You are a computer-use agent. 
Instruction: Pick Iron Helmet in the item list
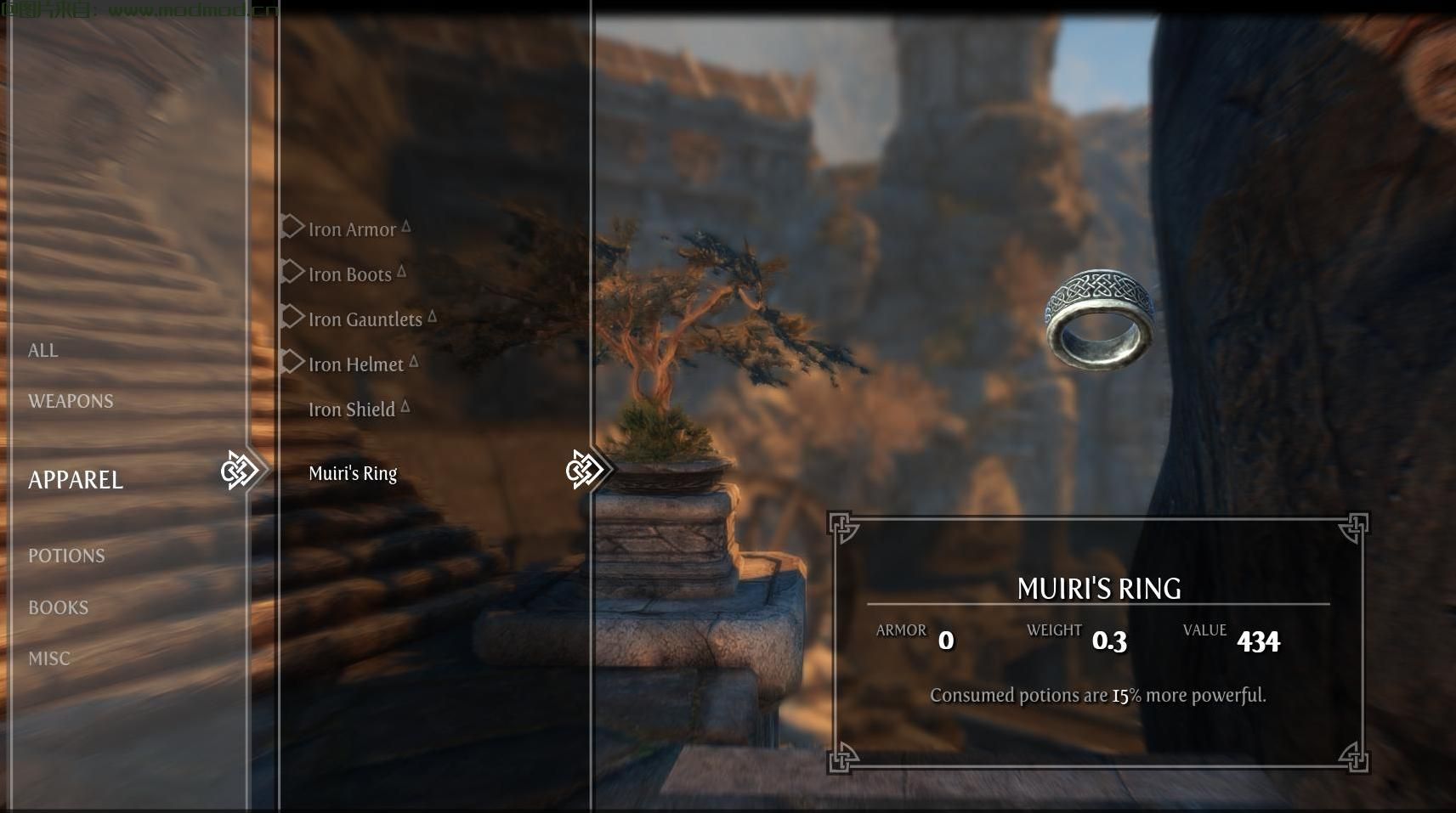(x=355, y=364)
